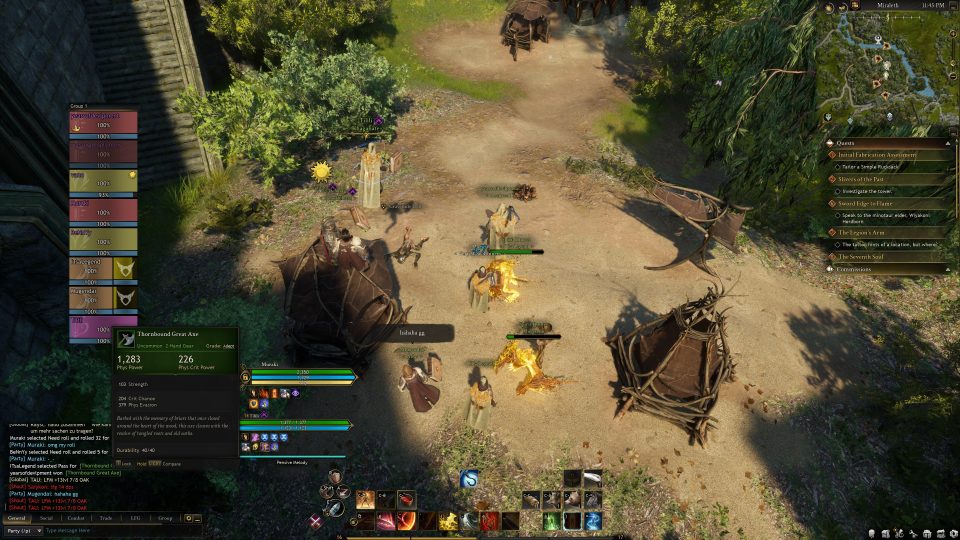Activate the yellow lightning burst skill
The width and height of the screenshot is (960, 540).
(x=448, y=521)
